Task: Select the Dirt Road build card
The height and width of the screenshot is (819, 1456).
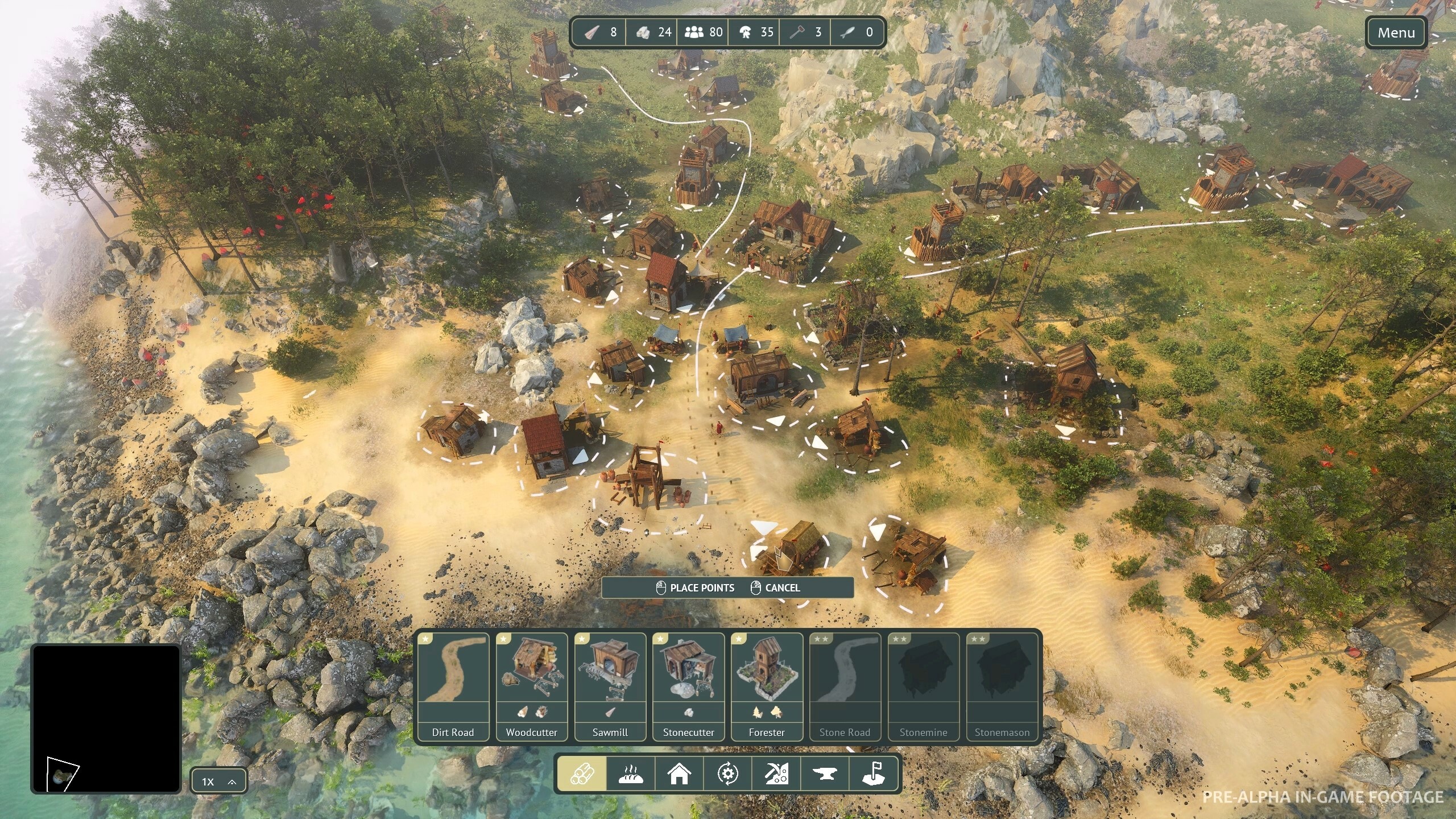Action: 453,686
